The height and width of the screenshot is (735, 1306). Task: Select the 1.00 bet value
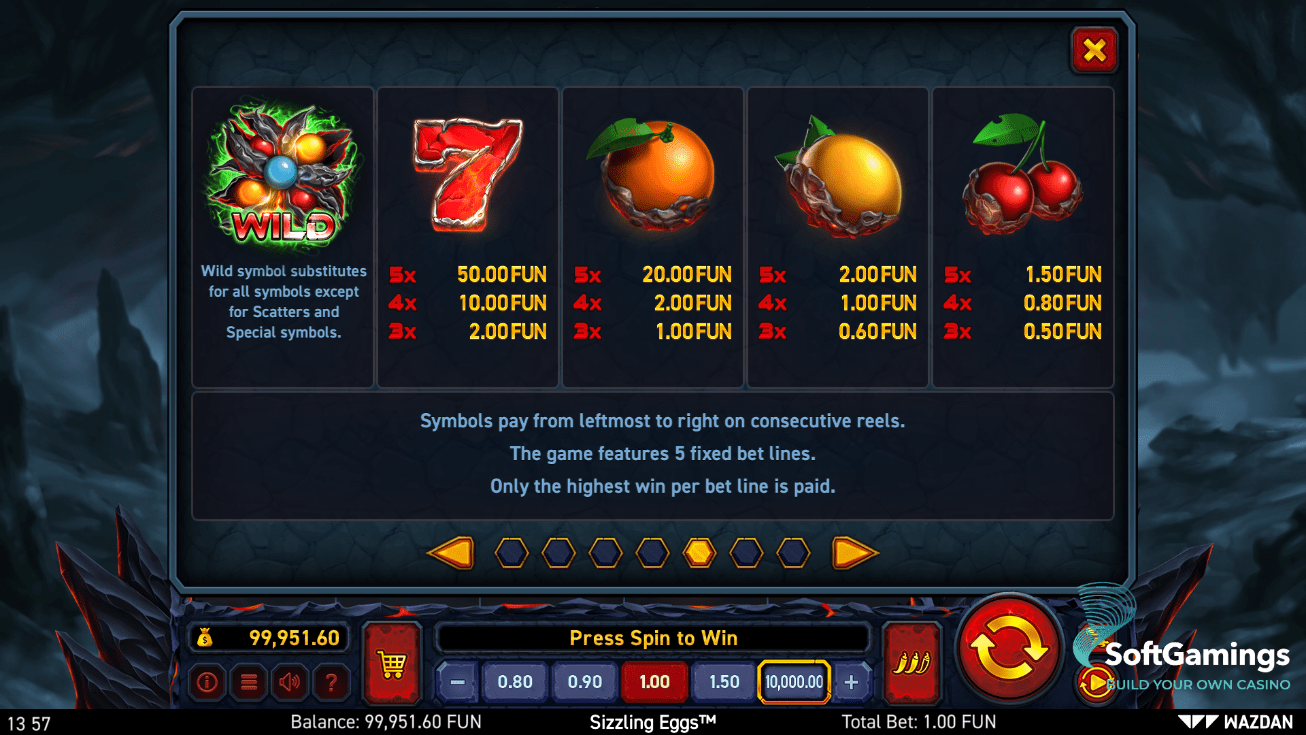[654, 682]
